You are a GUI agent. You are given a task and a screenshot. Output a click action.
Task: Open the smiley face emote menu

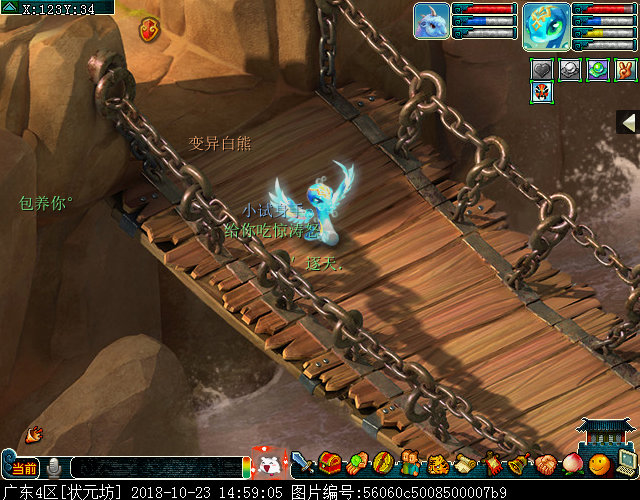point(598,463)
